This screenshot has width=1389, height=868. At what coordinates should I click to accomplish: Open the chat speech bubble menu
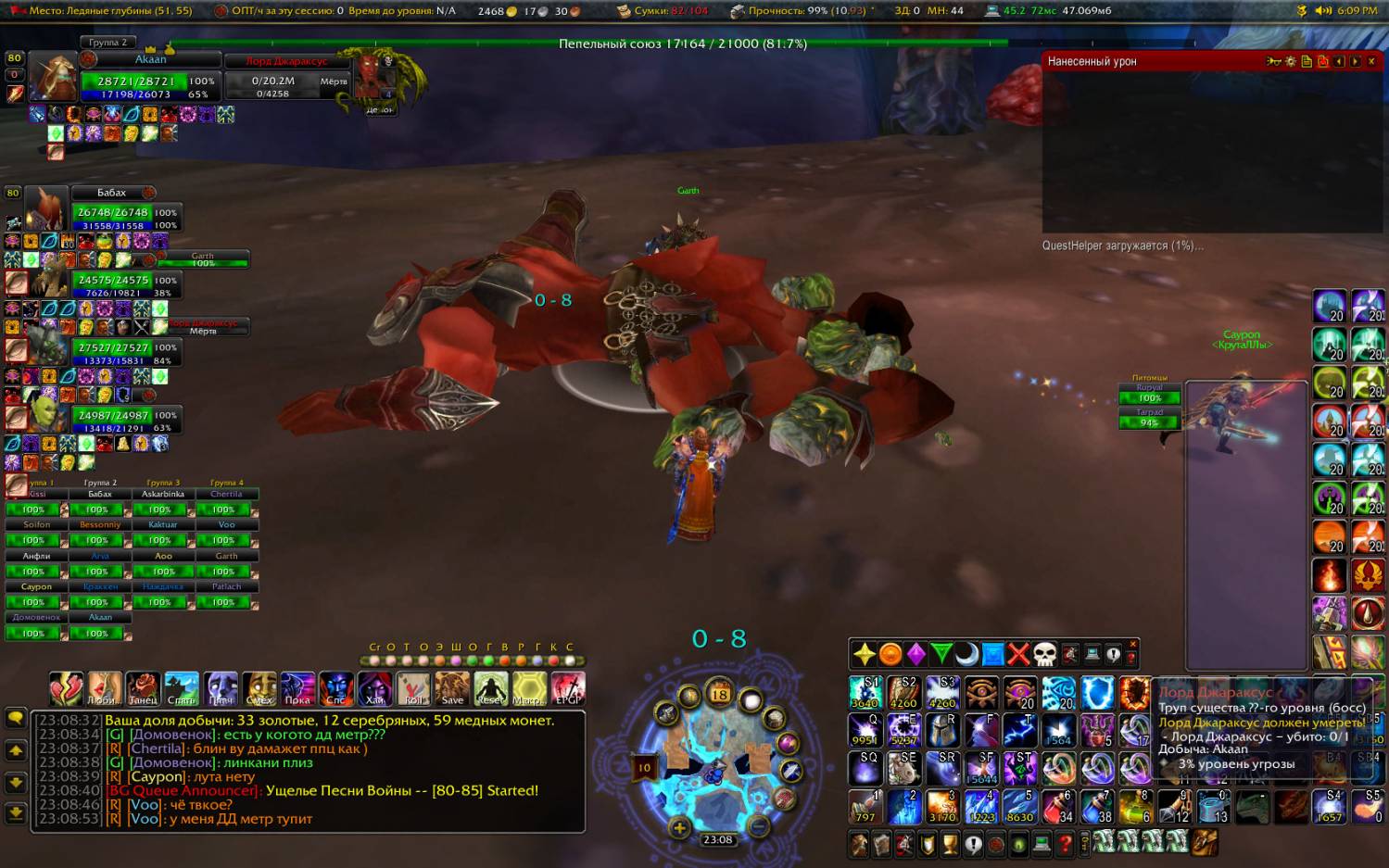[16, 719]
